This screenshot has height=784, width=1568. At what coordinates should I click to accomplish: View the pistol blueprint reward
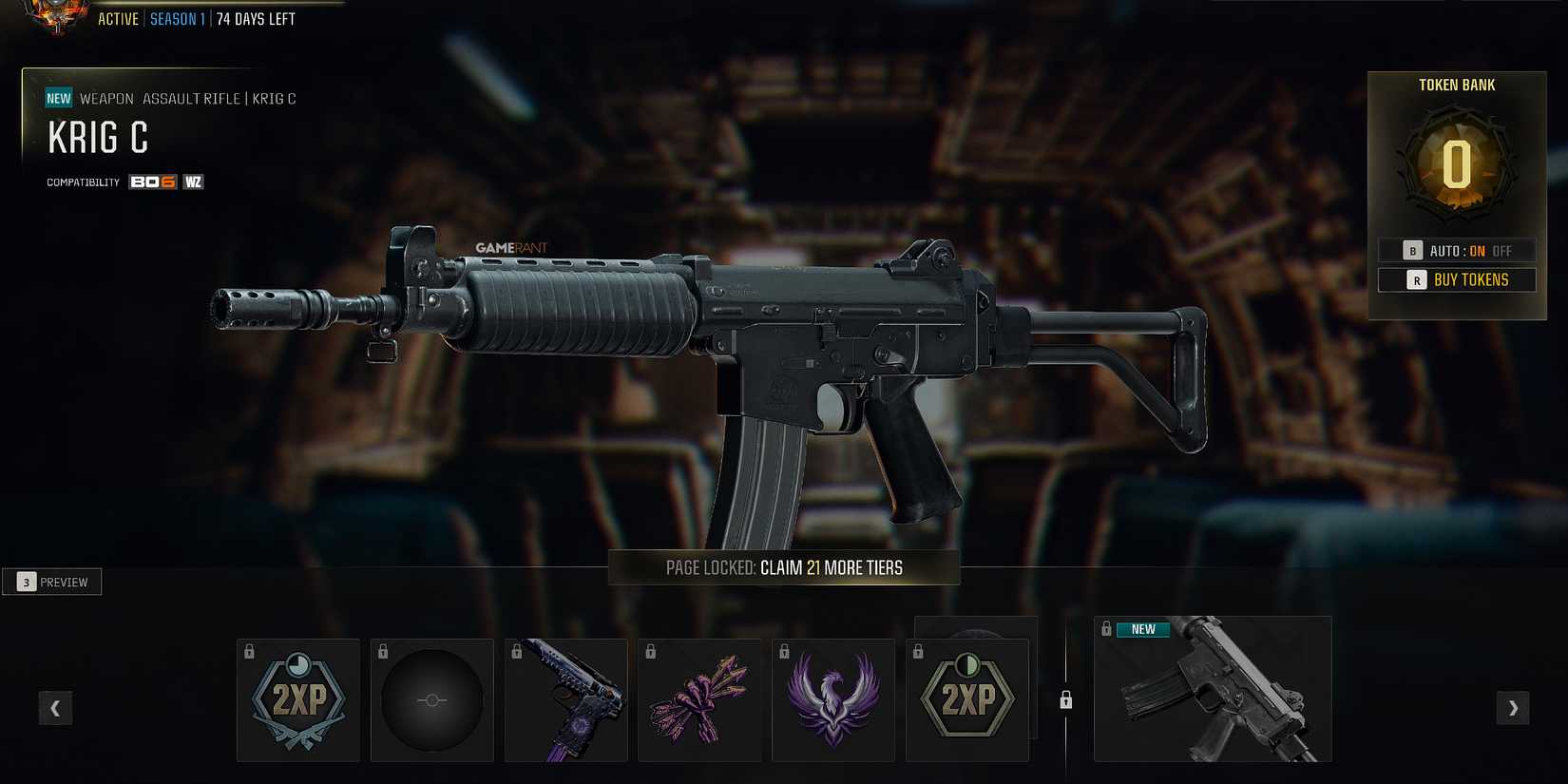tap(565, 700)
